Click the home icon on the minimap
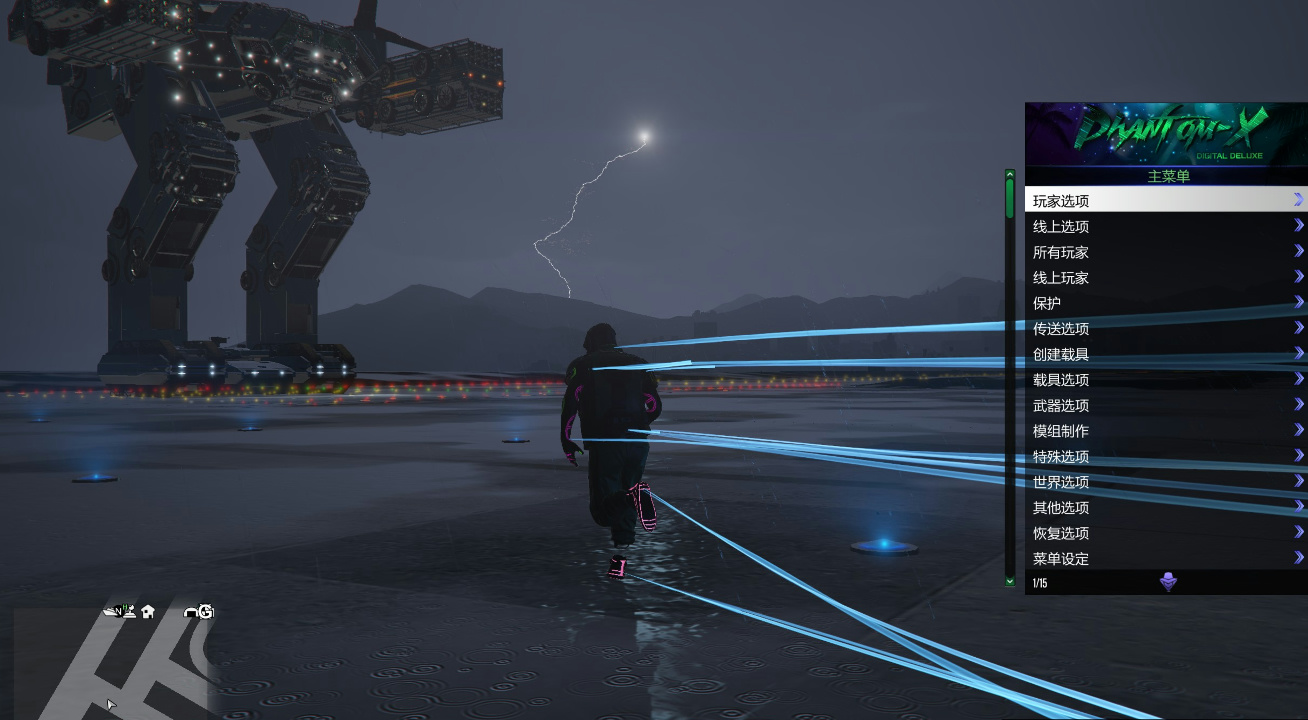This screenshot has height=720, width=1308. point(147,611)
